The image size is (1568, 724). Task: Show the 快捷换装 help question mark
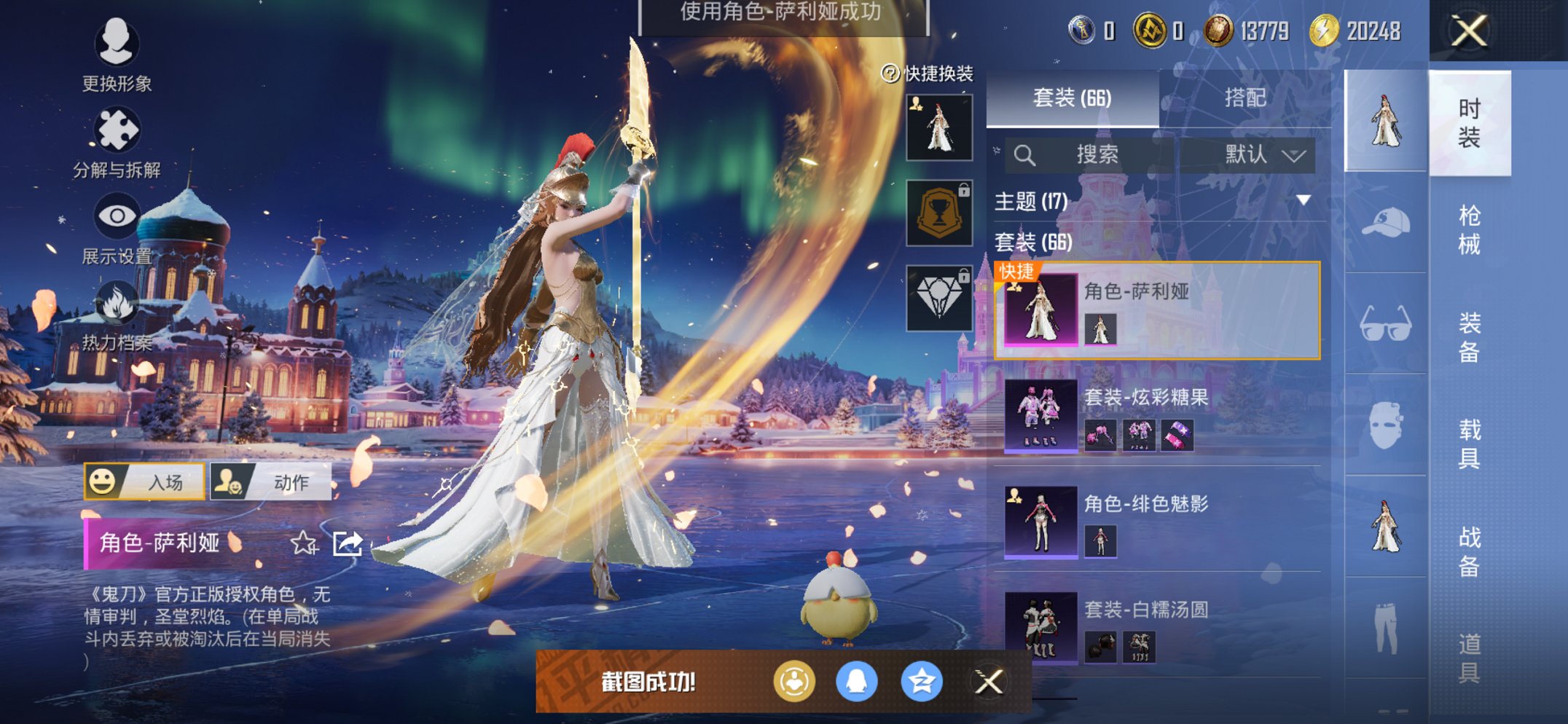click(x=890, y=74)
